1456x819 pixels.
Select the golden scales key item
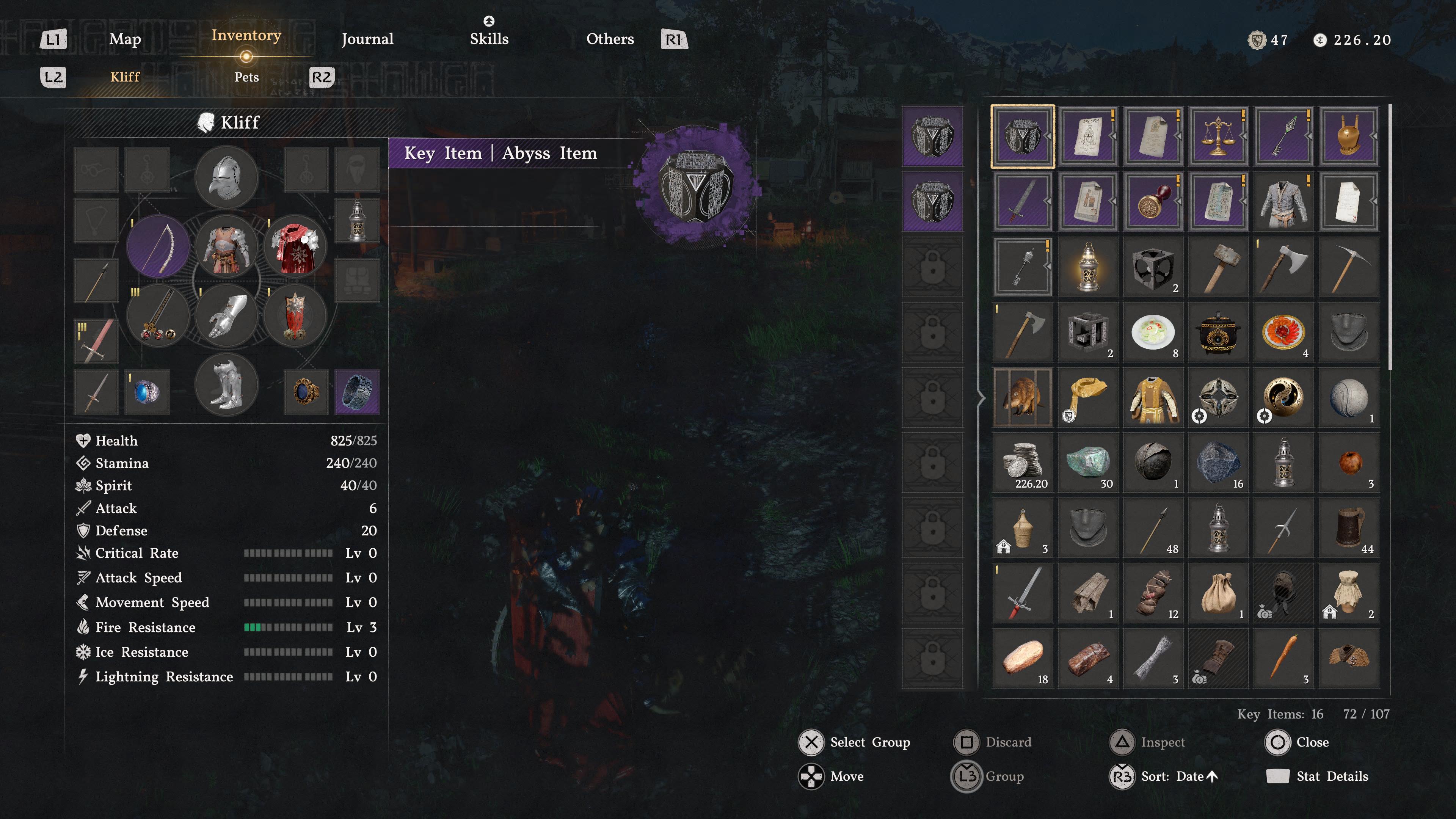tap(1218, 136)
